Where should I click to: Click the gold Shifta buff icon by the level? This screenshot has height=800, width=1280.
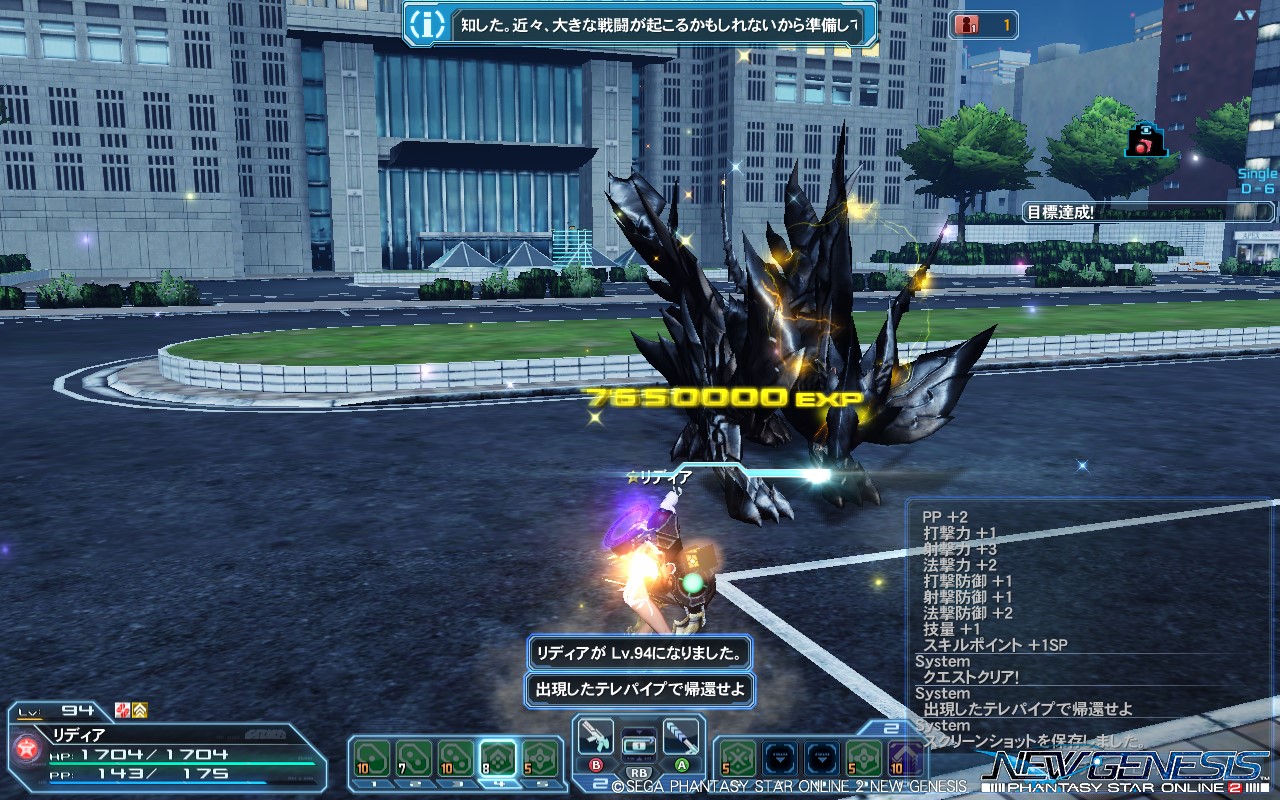click(x=141, y=711)
